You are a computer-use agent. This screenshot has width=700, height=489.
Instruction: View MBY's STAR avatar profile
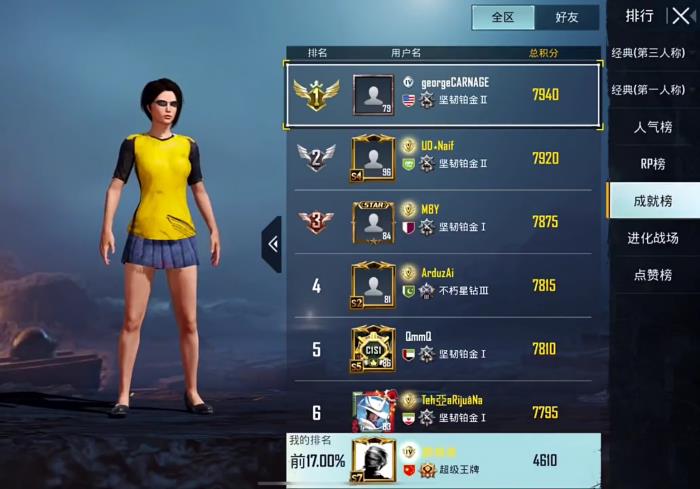coord(373,222)
